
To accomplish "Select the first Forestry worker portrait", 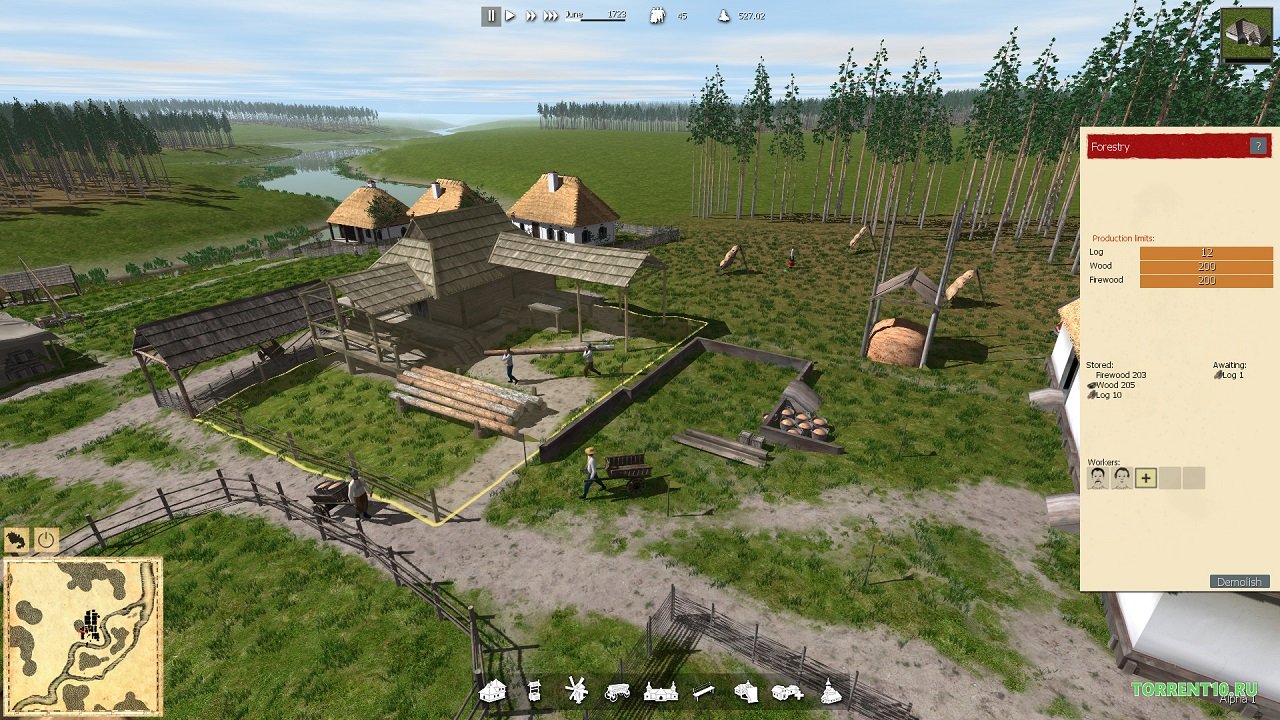I will [x=1098, y=478].
